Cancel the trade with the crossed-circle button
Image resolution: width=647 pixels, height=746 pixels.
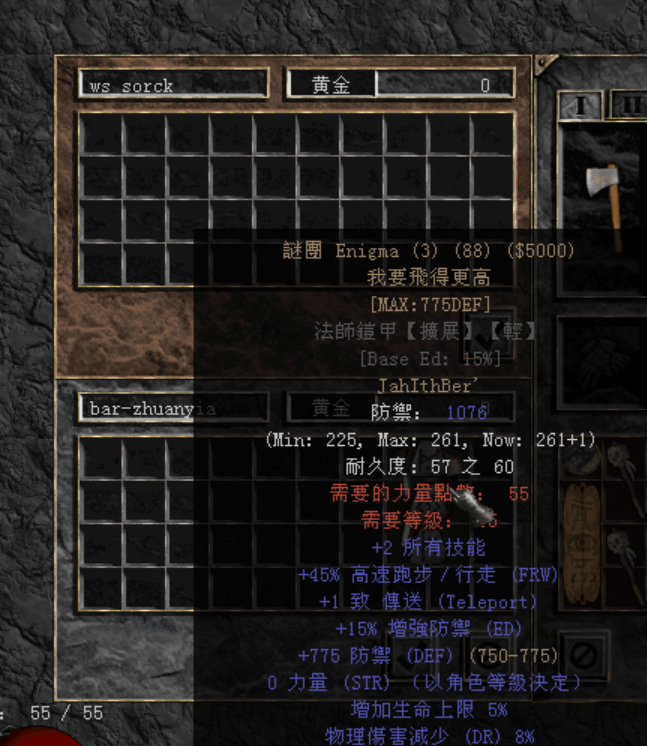tap(583, 656)
